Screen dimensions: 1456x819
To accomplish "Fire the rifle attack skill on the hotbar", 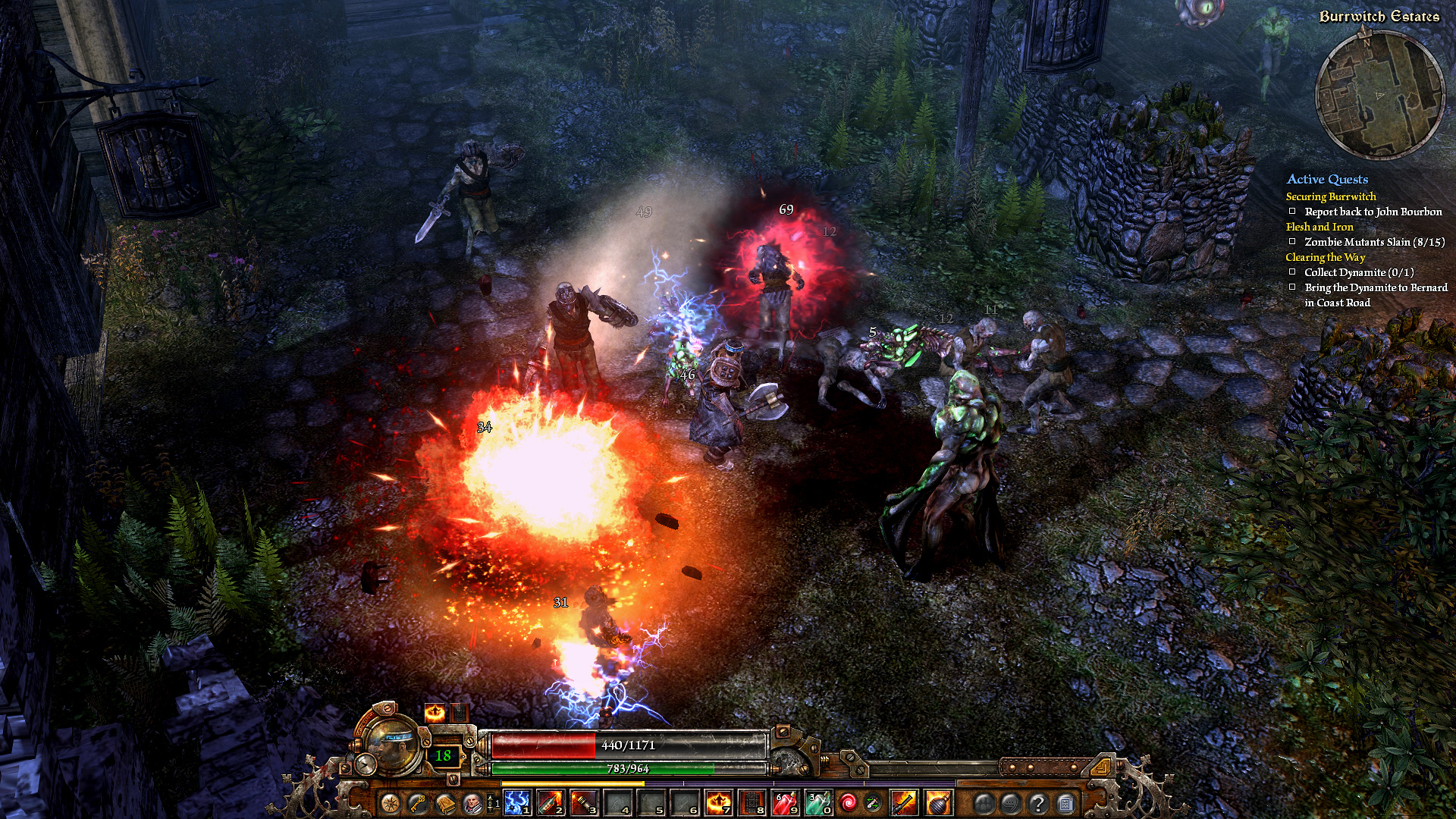I will pyautogui.click(x=903, y=802).
